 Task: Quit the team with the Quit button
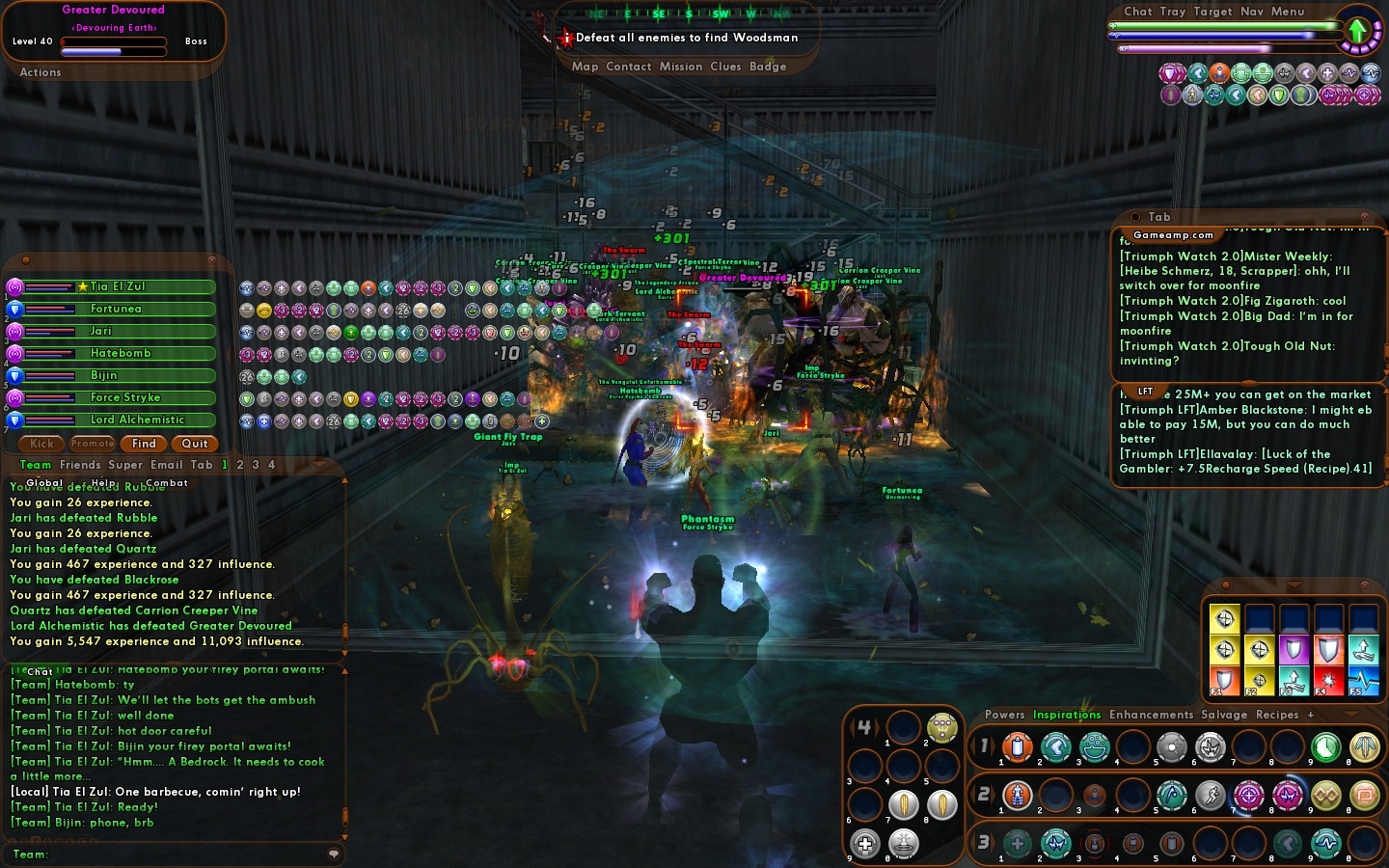tap(195, 444)
